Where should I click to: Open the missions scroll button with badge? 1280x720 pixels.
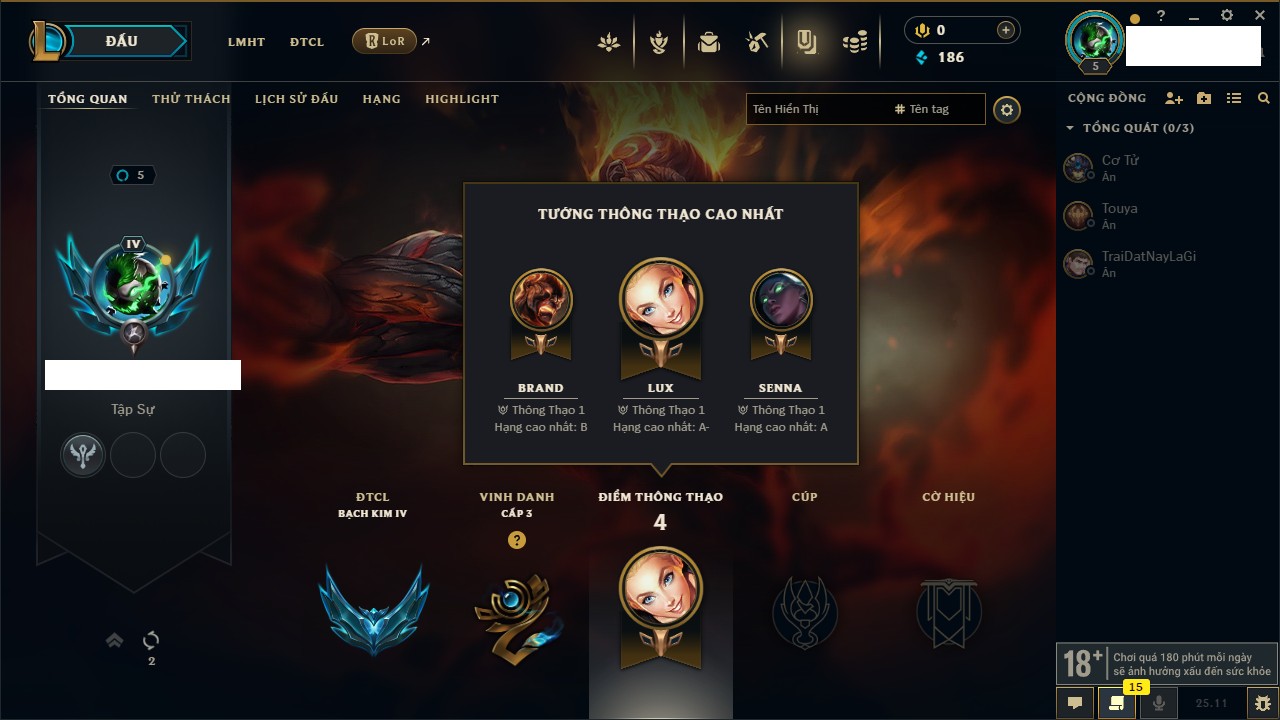click(x=1116, y=703)
